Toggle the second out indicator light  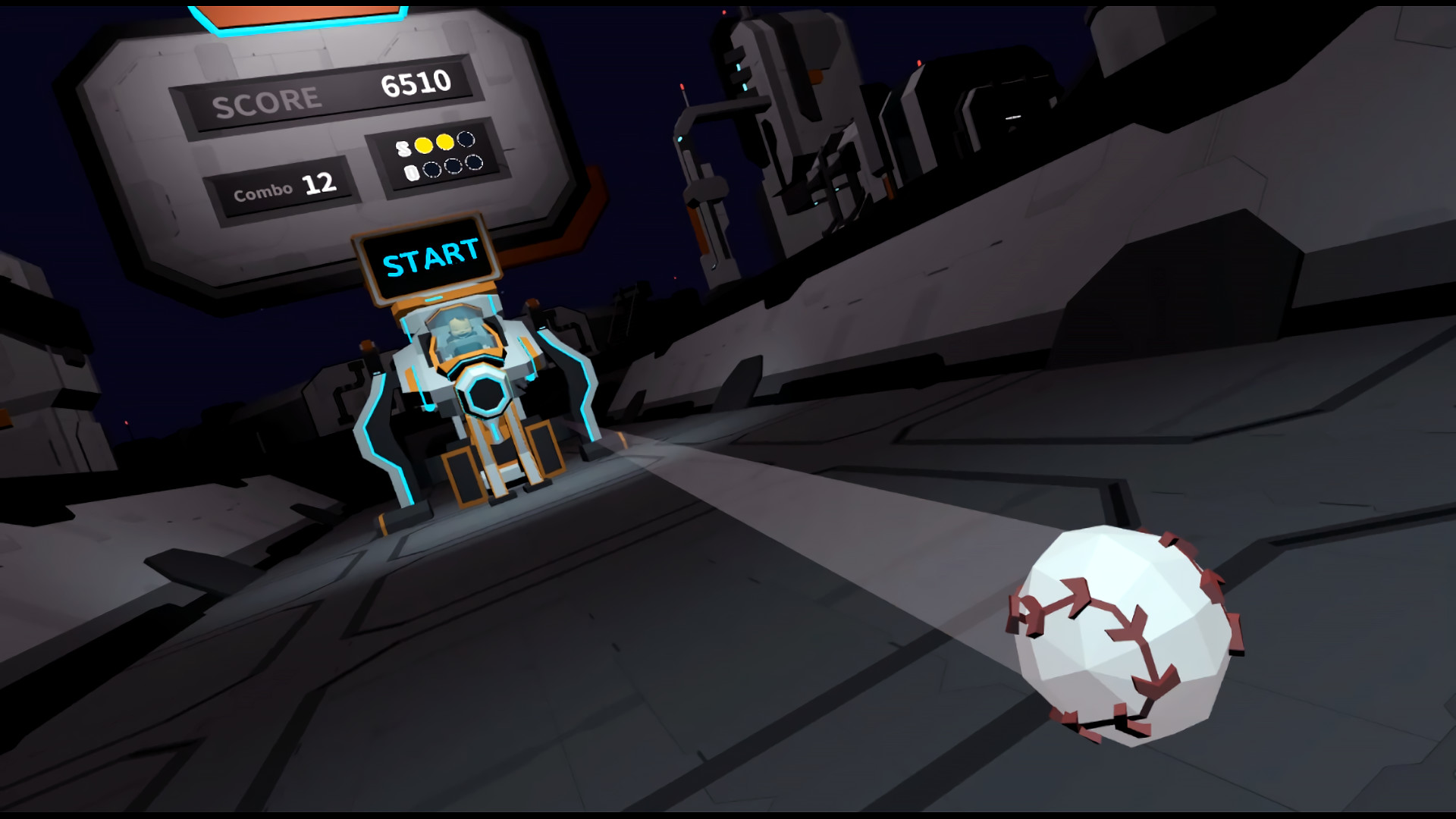tap(453, 166)
